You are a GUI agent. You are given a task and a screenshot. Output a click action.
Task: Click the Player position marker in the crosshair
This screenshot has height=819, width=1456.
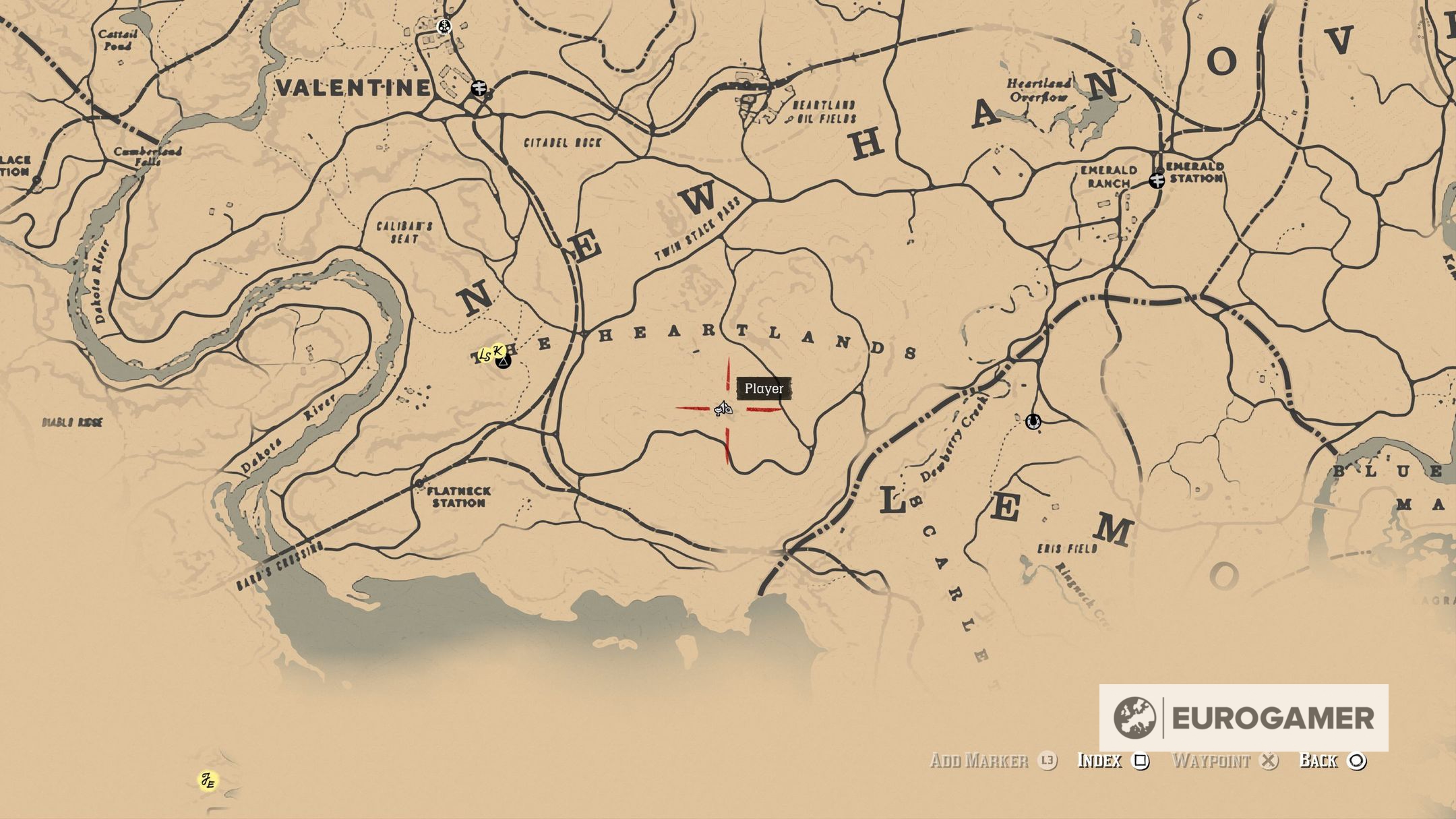click(x=723, y=408)
